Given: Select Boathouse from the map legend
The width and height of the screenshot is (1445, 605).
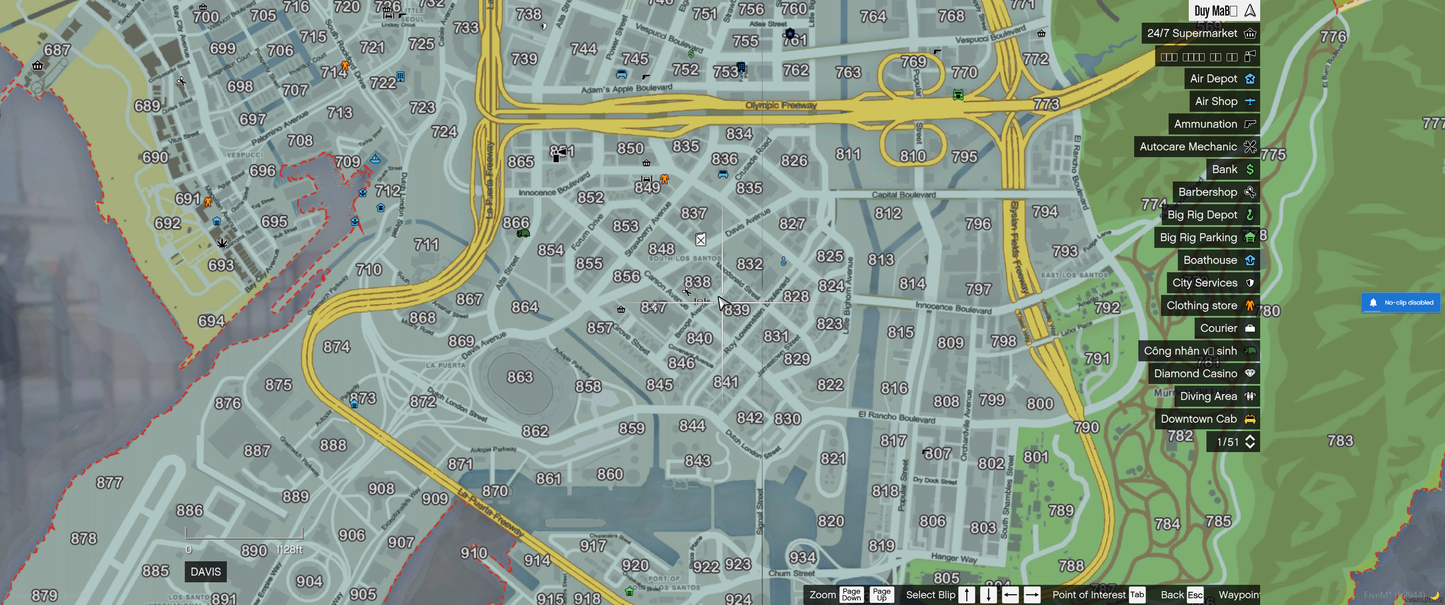Looking at the screenshot, I should coord(1219,260).
